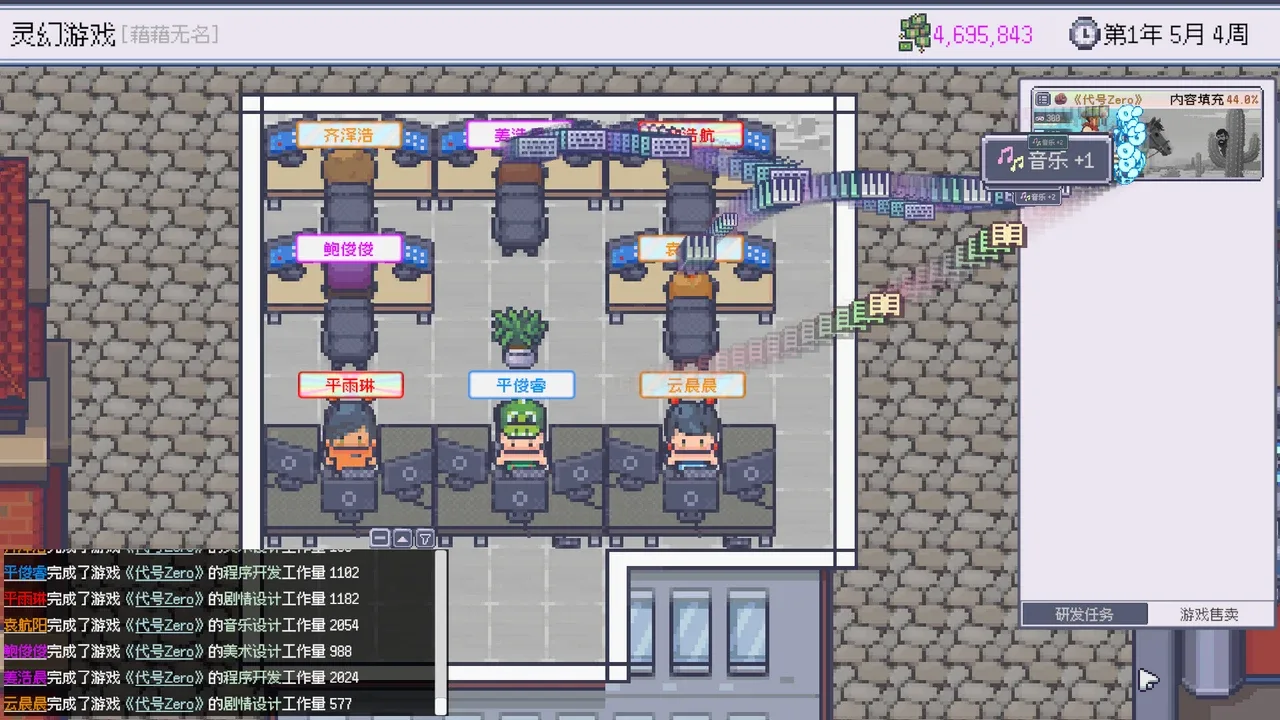Select 鲍俊俊's name in the log
The image size is (1280, 720).
pos(25,651)
